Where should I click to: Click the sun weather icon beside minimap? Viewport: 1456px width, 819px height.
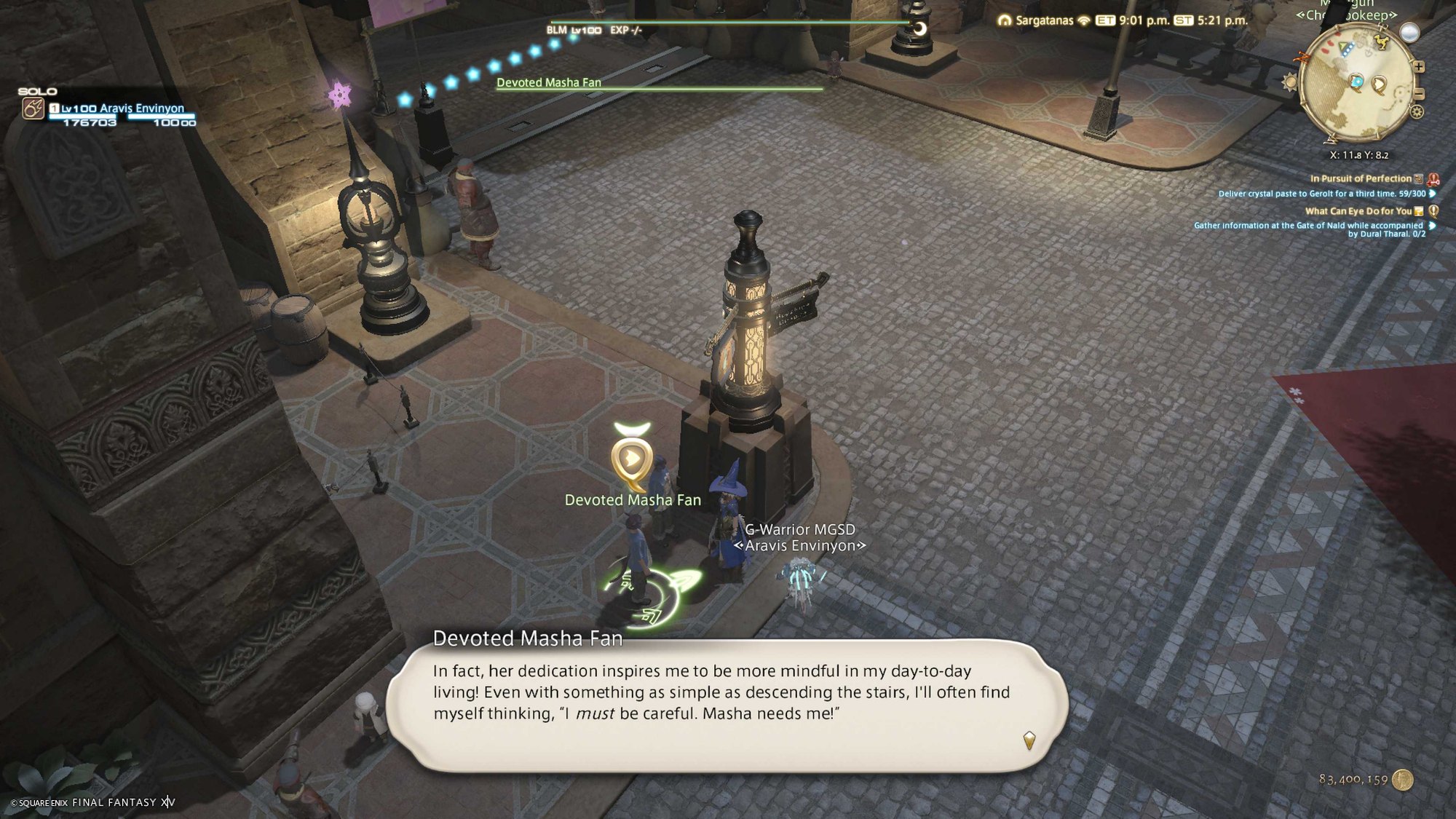1289,82
